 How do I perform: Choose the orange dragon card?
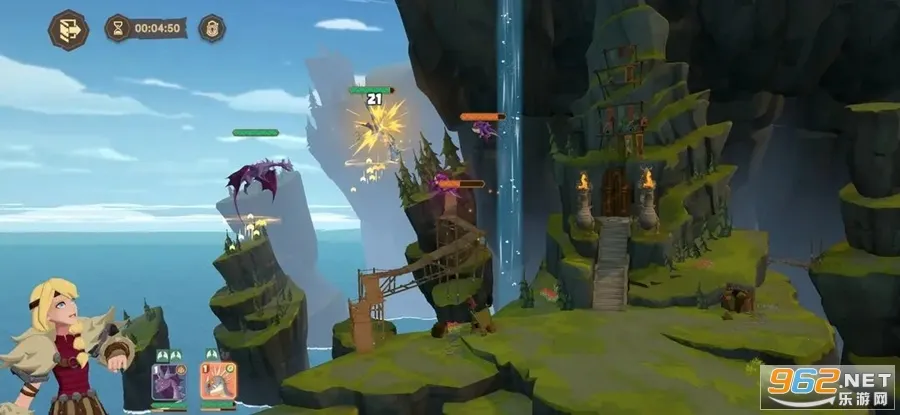[217, 381]
